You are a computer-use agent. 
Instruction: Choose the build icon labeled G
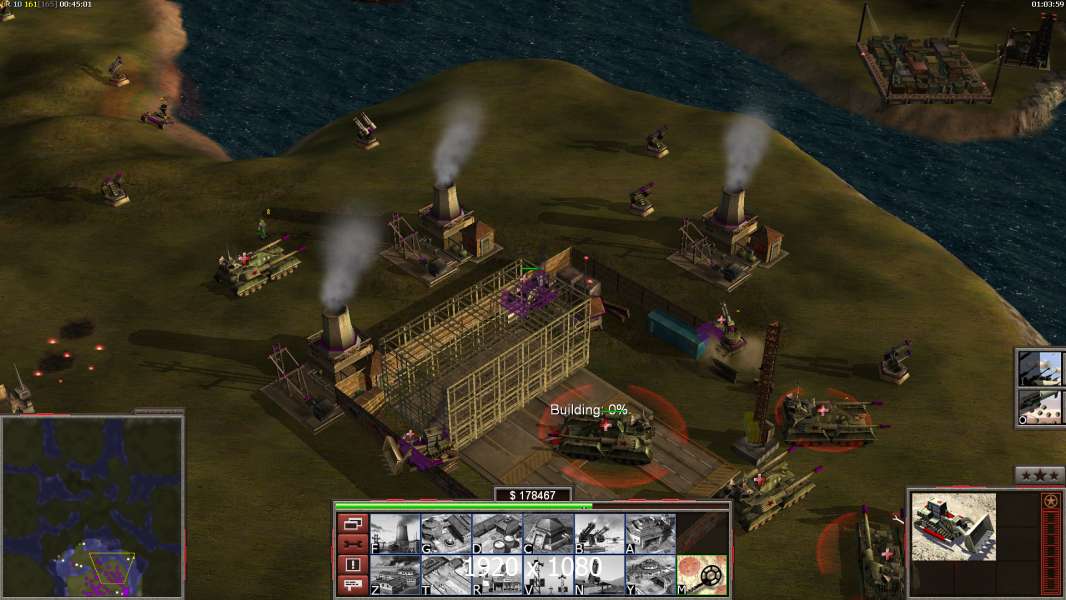click(x=446, y=534)
